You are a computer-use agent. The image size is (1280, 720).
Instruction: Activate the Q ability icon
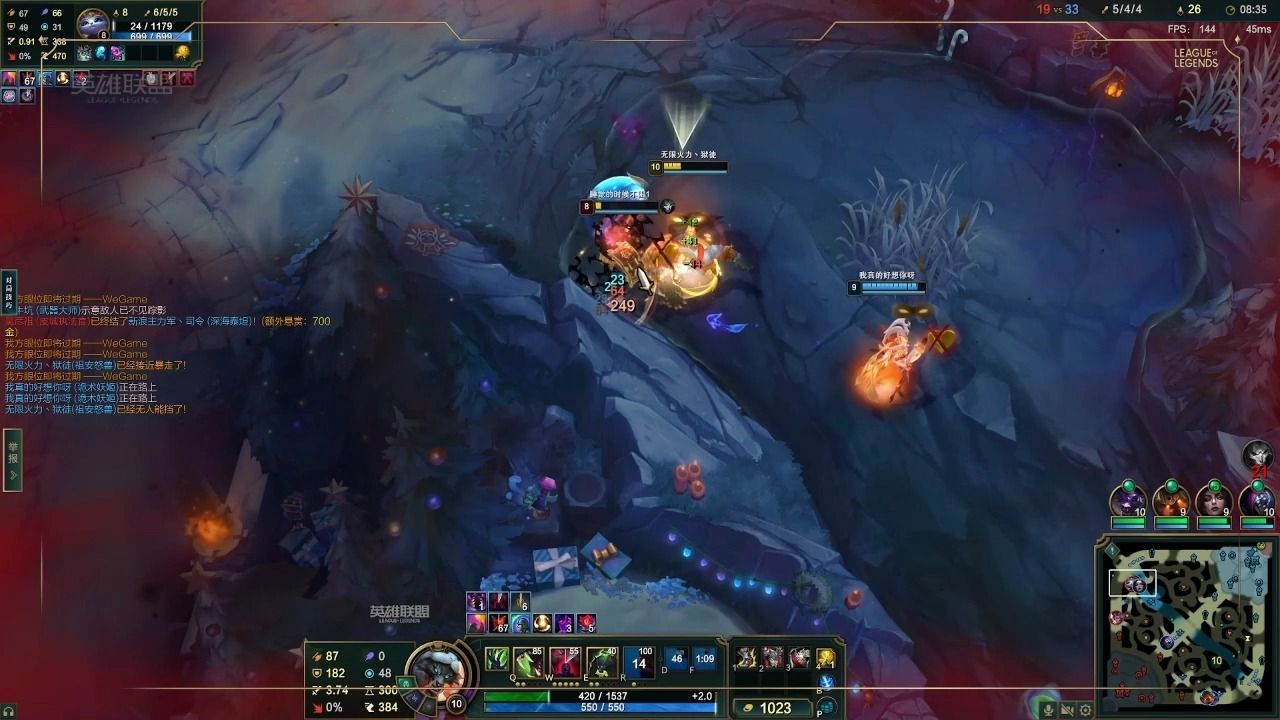click(527, 662)
